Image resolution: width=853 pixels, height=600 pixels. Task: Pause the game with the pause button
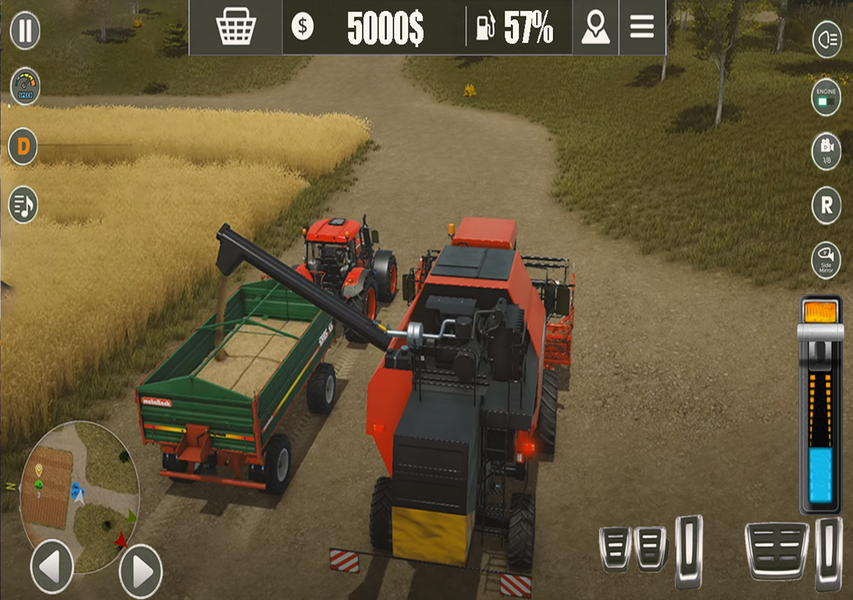click(25, 30)
